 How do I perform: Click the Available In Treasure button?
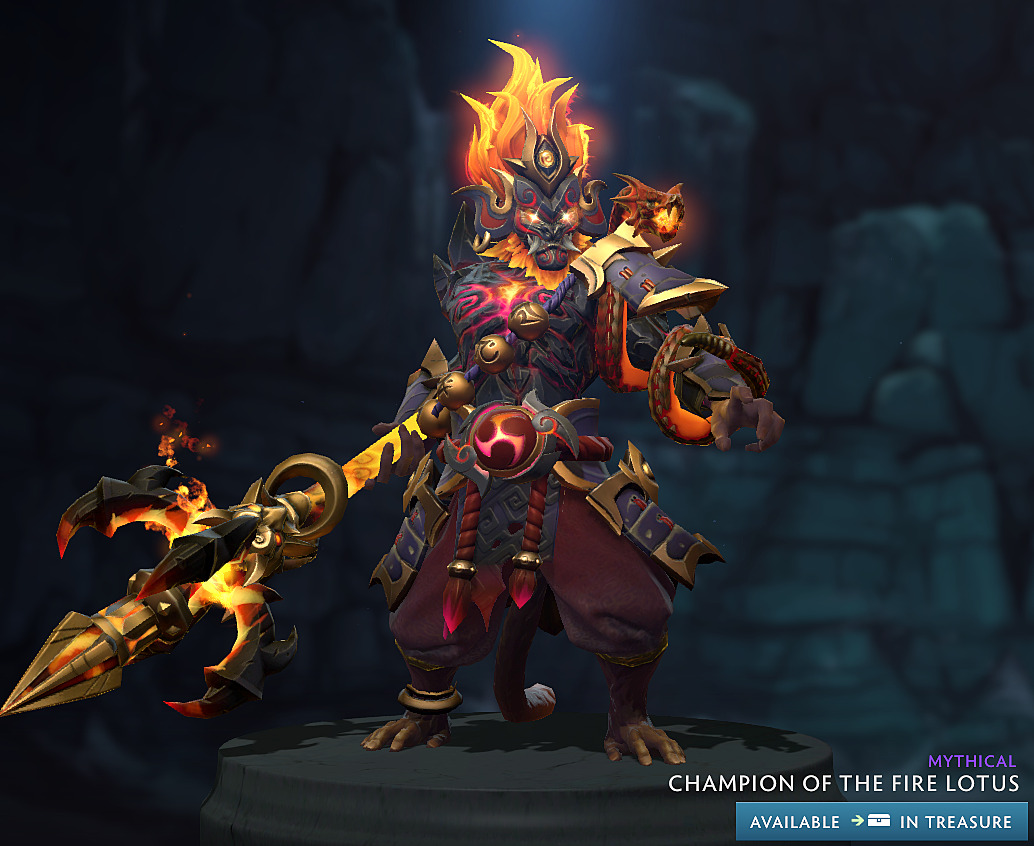point(881,821)
